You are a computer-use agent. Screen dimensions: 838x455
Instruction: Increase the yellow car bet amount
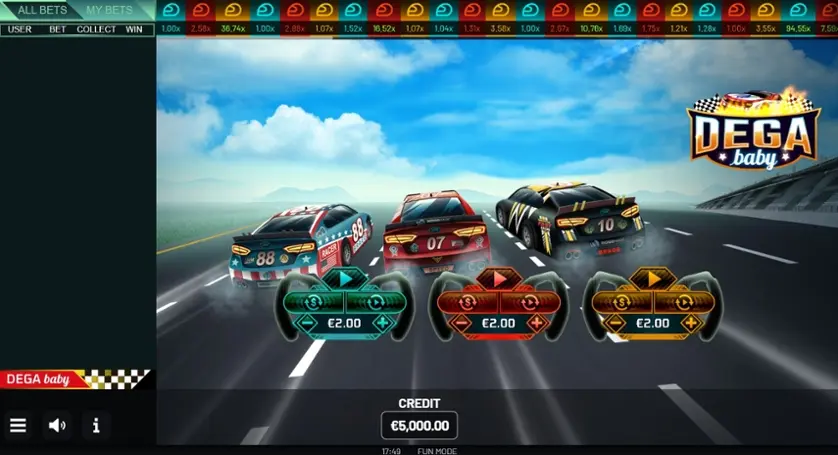tap(690, 323)
